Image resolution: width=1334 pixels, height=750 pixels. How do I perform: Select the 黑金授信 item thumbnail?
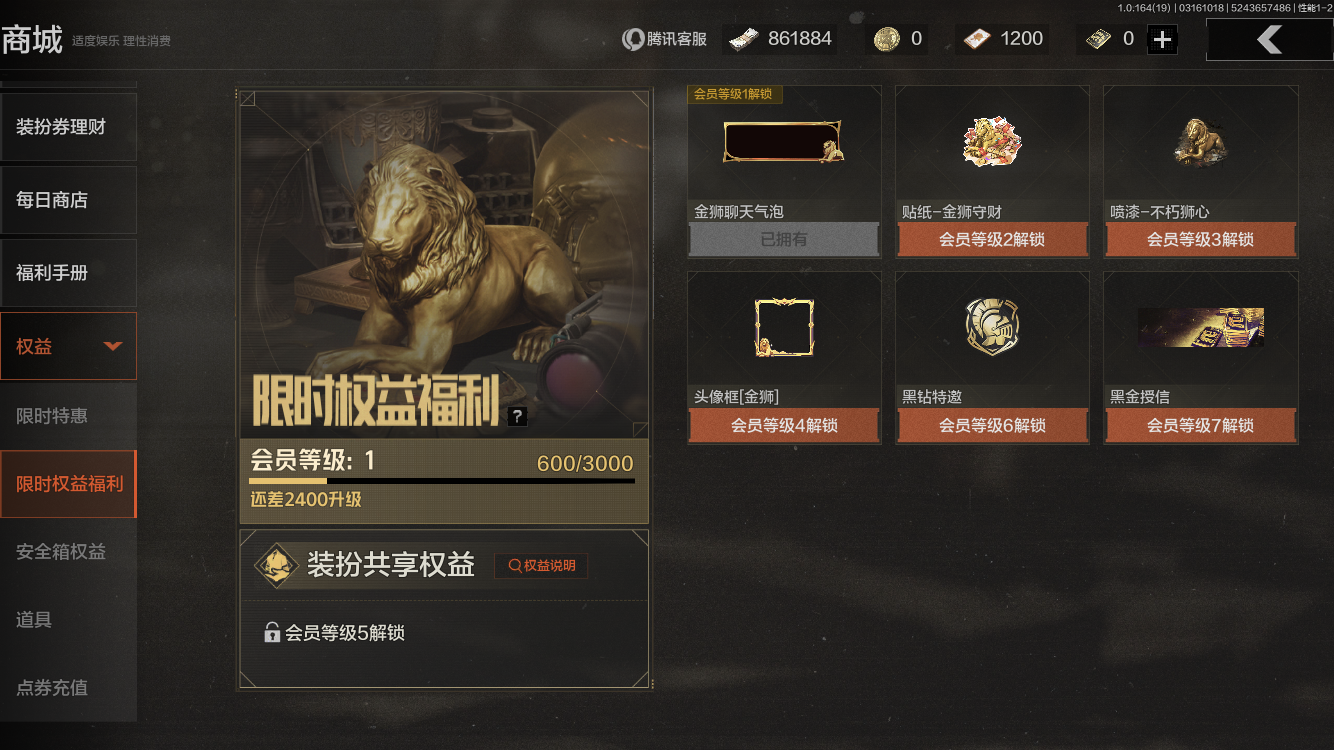[x=1200, y=328]
